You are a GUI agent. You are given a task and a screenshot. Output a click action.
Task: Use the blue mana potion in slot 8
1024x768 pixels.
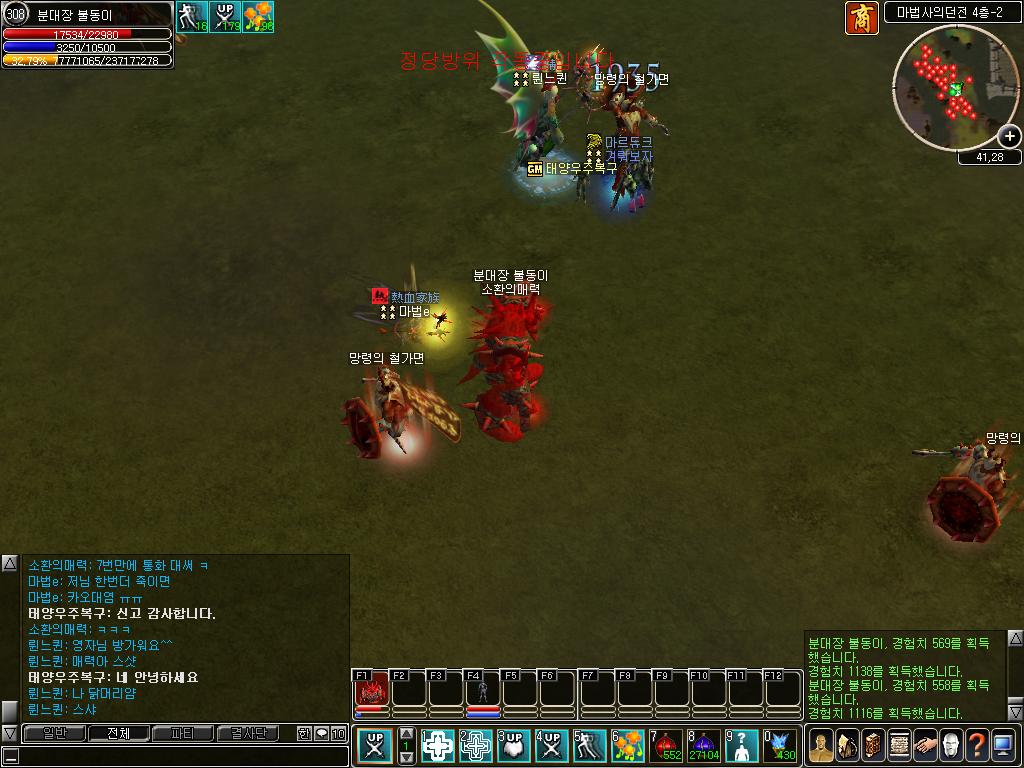coord(704,746)
